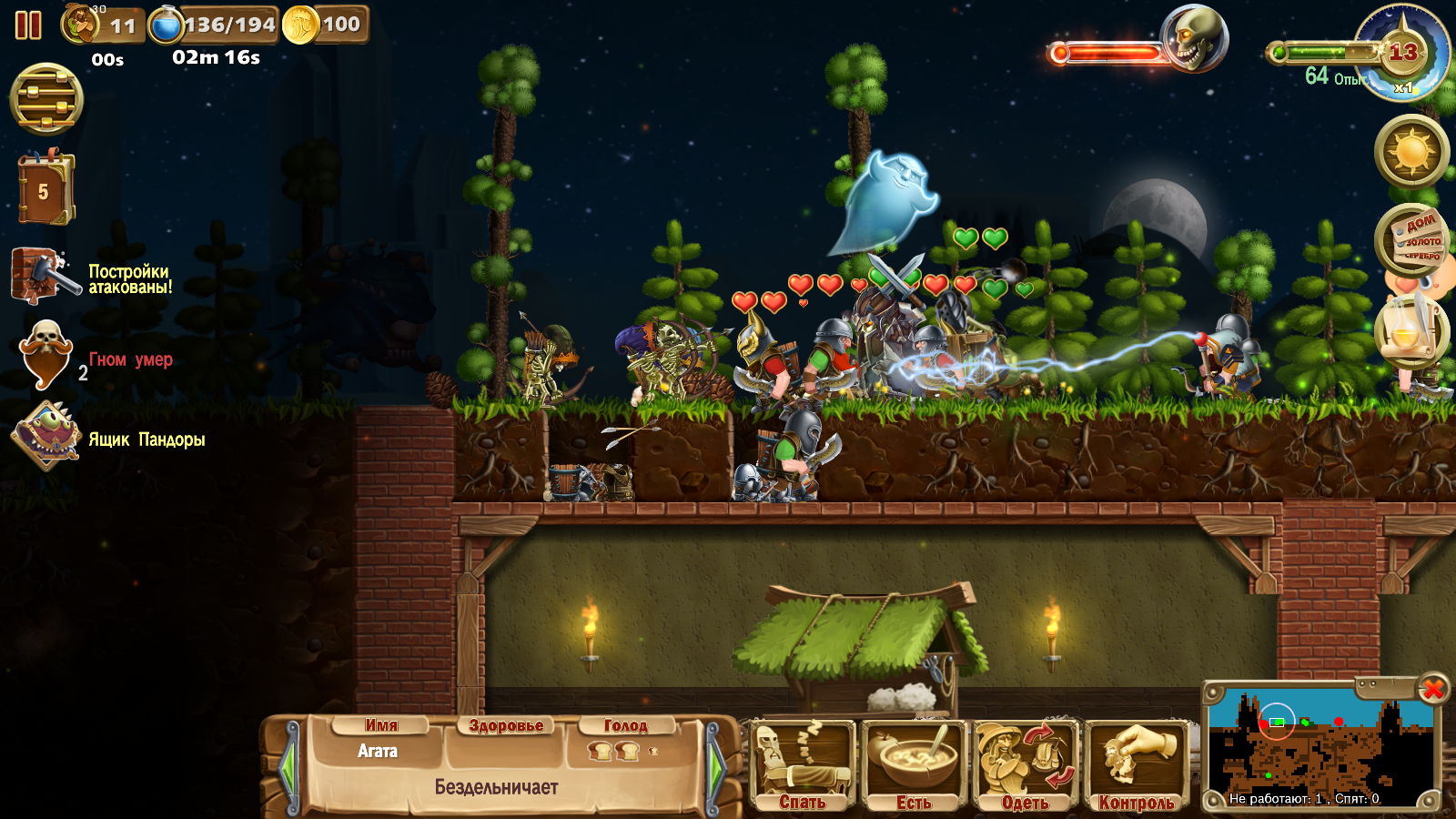Click the dwarf count portrait icon
This screenshot has width=1456, height=819.
pos(80,25)
